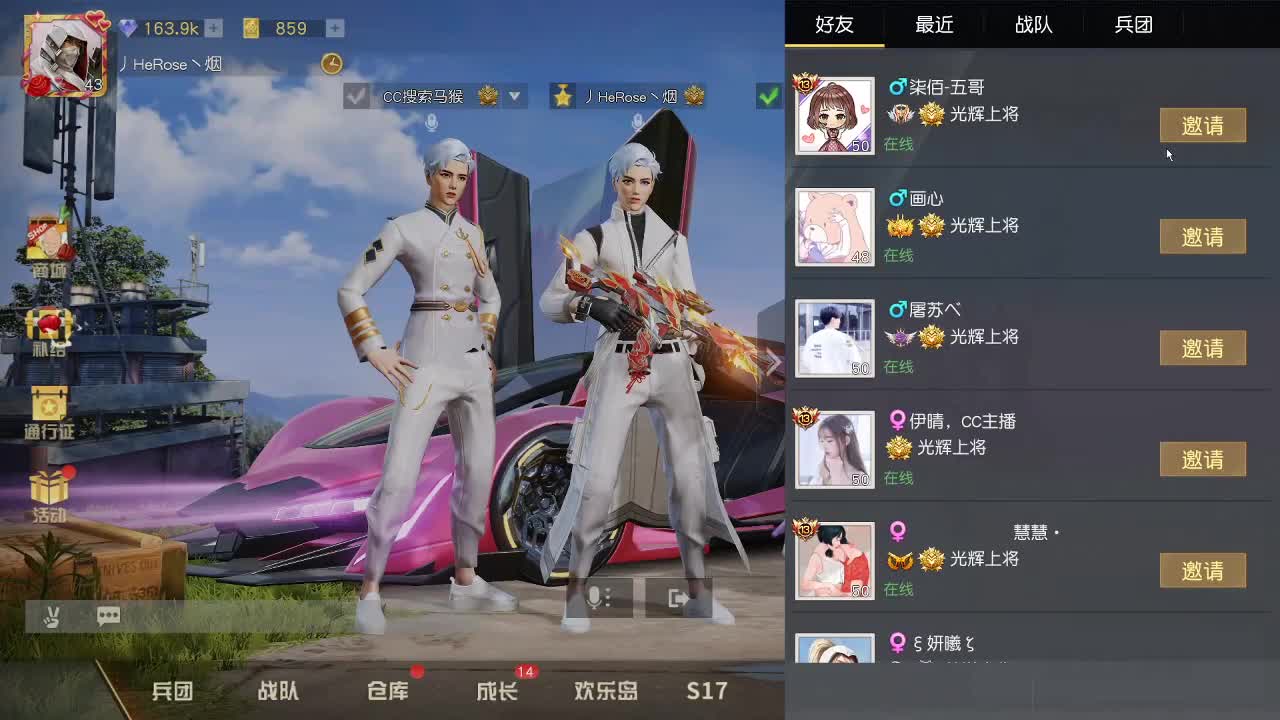This screenshot has height=720, width=1280.
Task: Open 伊晴's avatar thumbnail
Action: pyautogui.click(x=834, y=448)
